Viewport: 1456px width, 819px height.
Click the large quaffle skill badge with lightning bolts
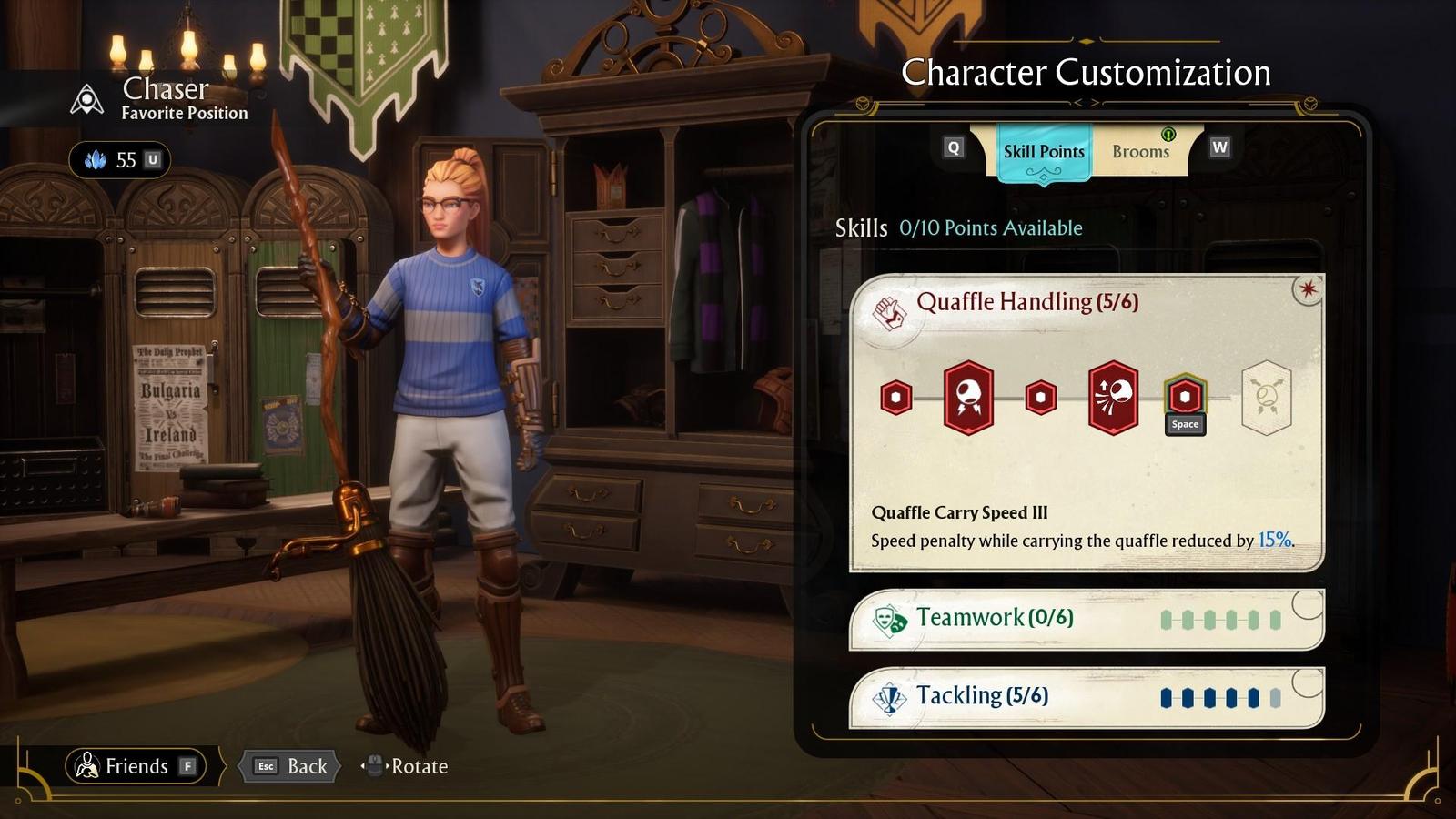[x=967, y=397]
